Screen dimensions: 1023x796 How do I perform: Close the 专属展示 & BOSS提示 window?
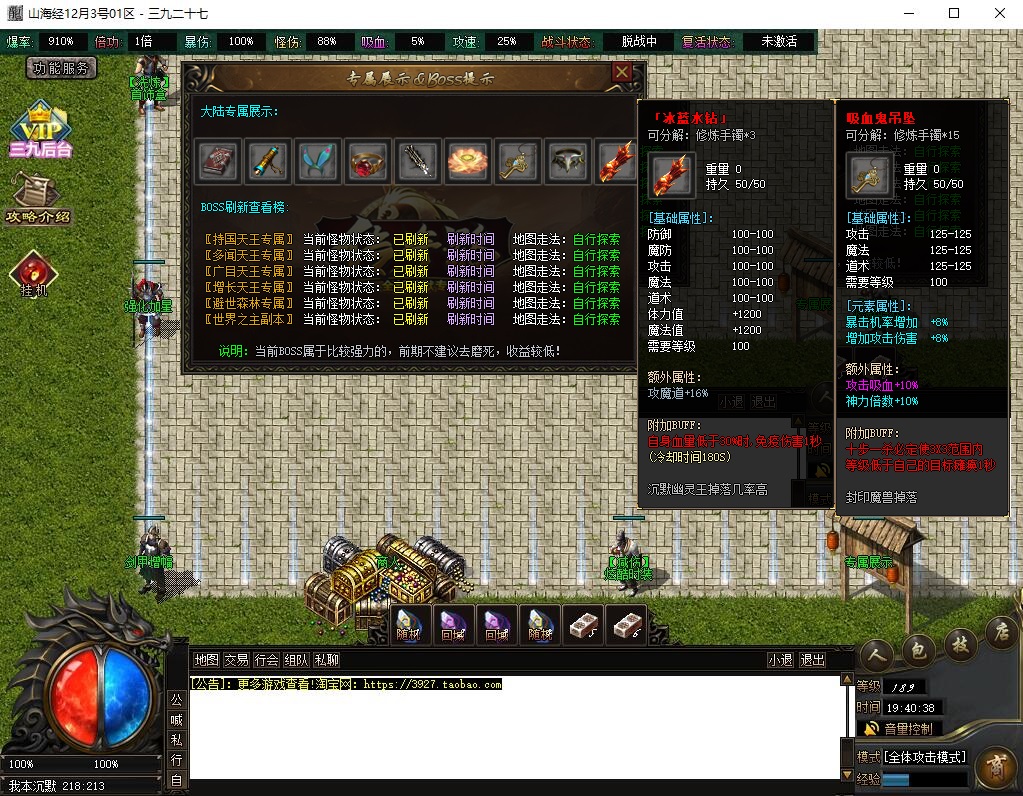tap(622, 73)
